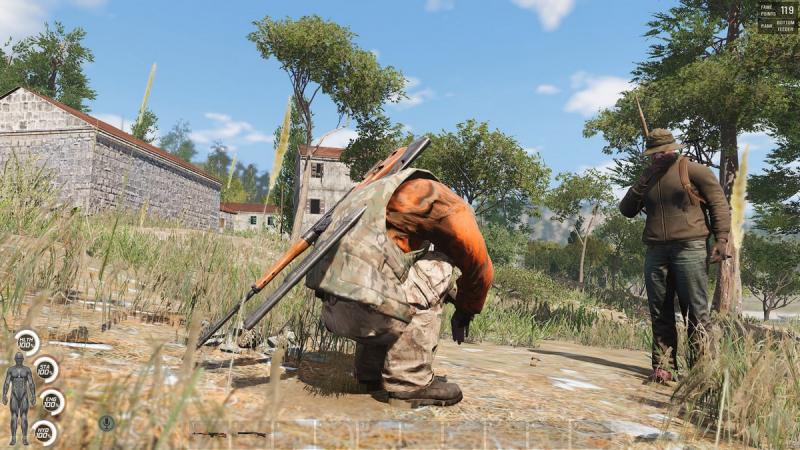Image resolution: width=800 pixels, height=450 pixels.
Task: Click the microphone voice chat icon
Action: [x=106, y=423]
